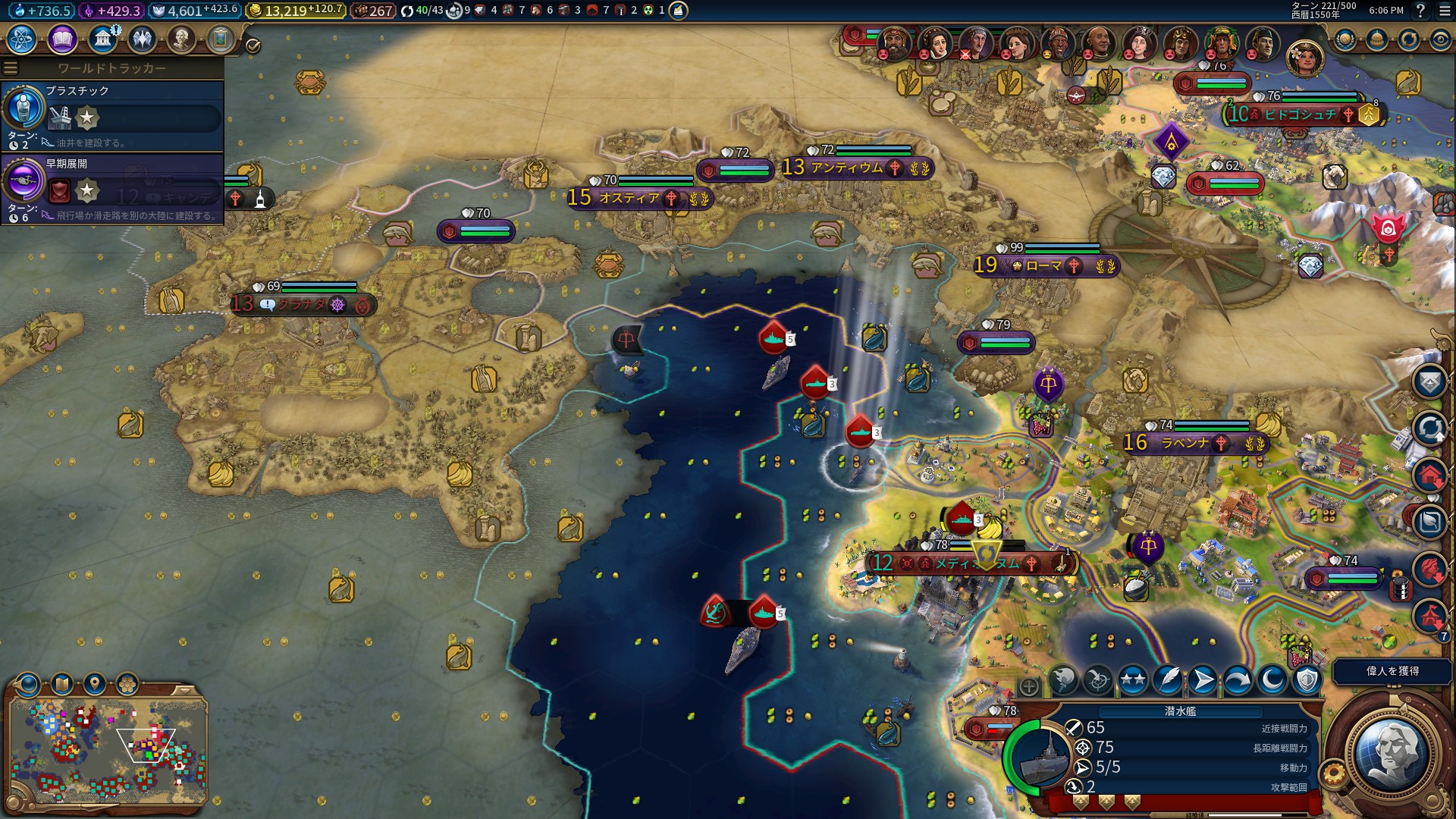Open minimap lens options (folded map icon)
Screen dimensions: 1456x819
click(x=62, y=685)
